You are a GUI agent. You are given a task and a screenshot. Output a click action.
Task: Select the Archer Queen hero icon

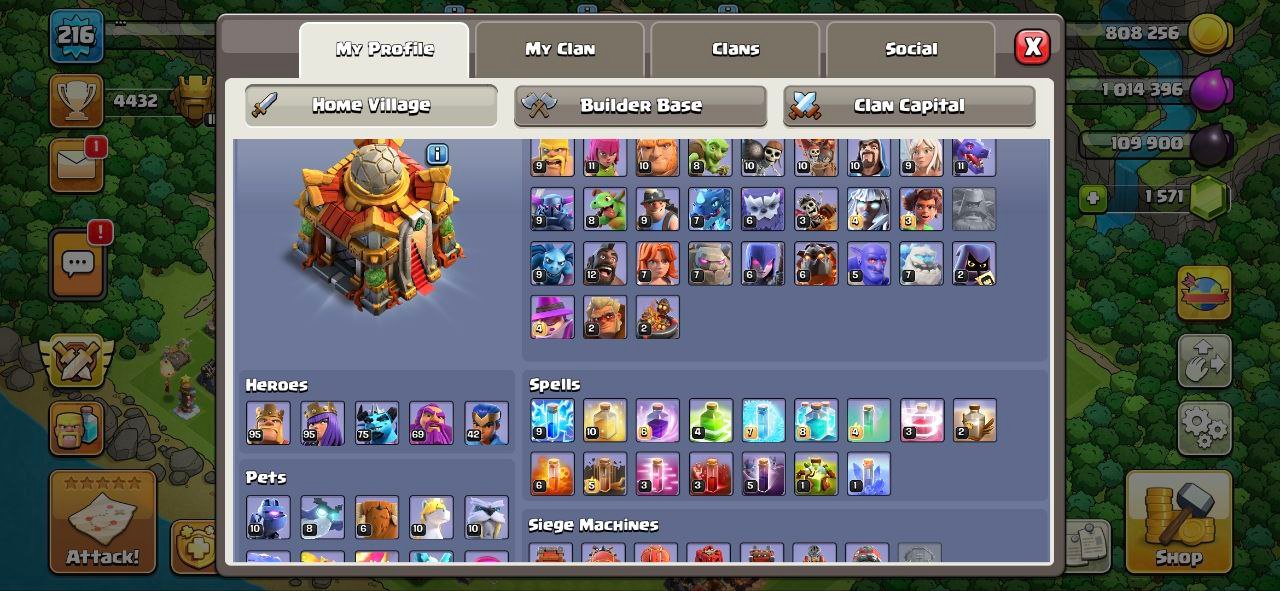click(x=322, y=423)
